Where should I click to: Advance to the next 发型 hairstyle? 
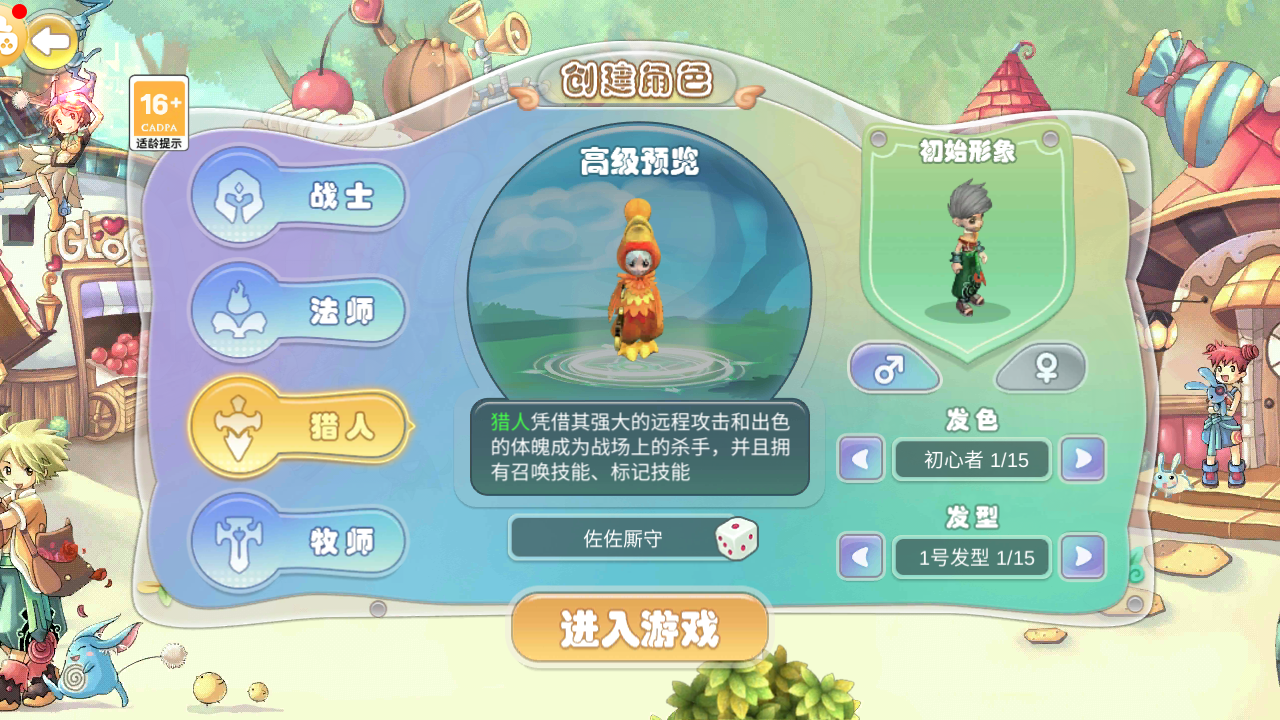[x=1082, y=557]
